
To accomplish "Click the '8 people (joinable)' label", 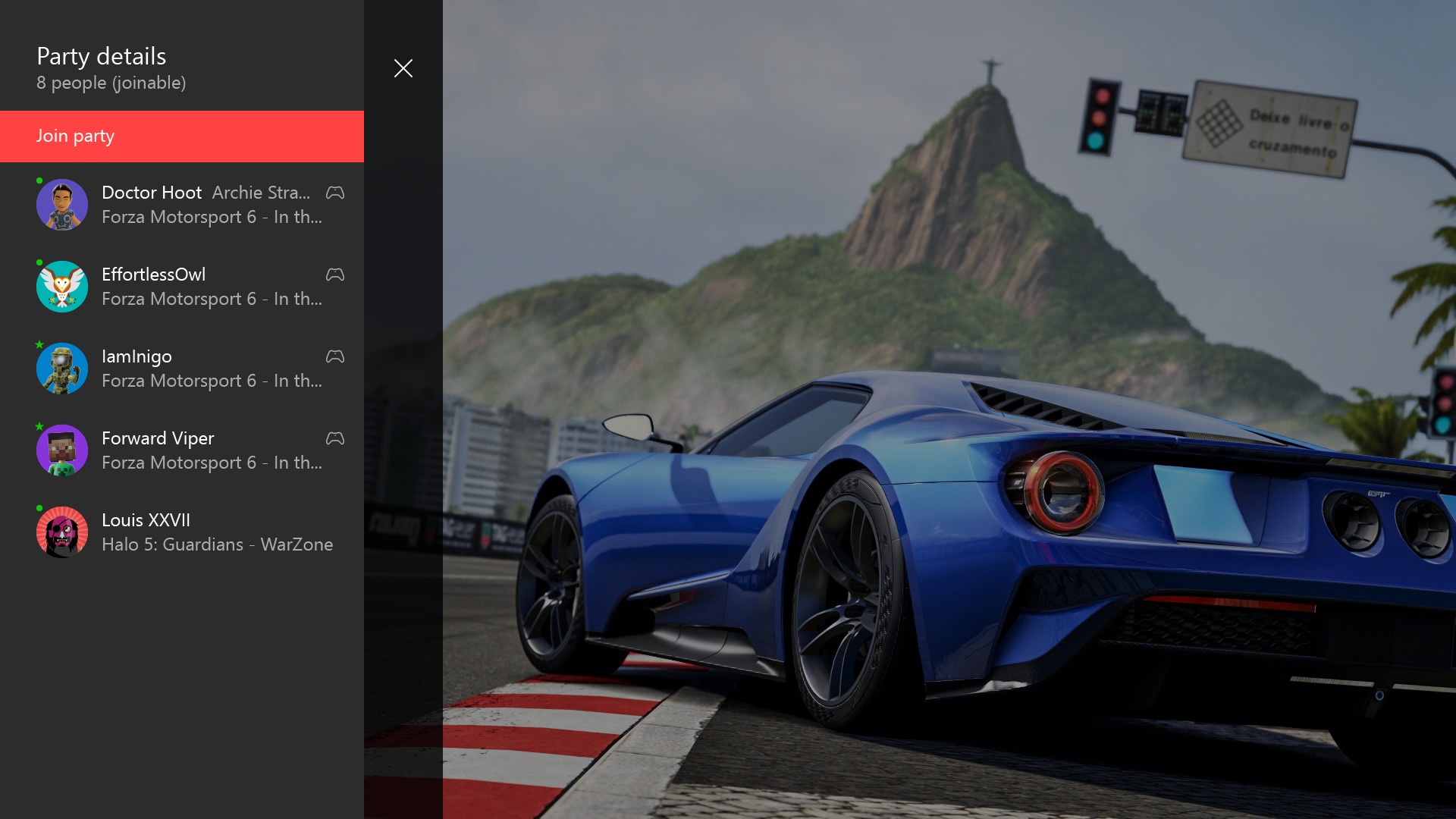I will click(111, 83).
